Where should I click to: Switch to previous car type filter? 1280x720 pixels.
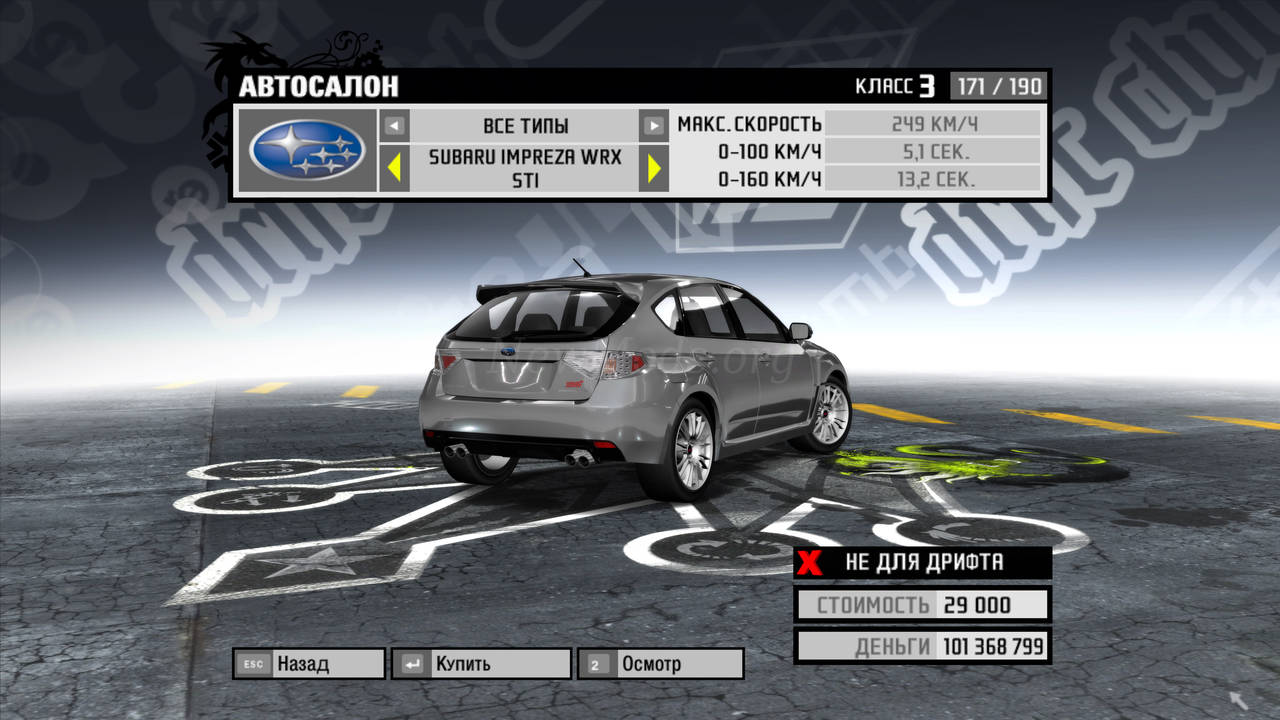point(395,126)
